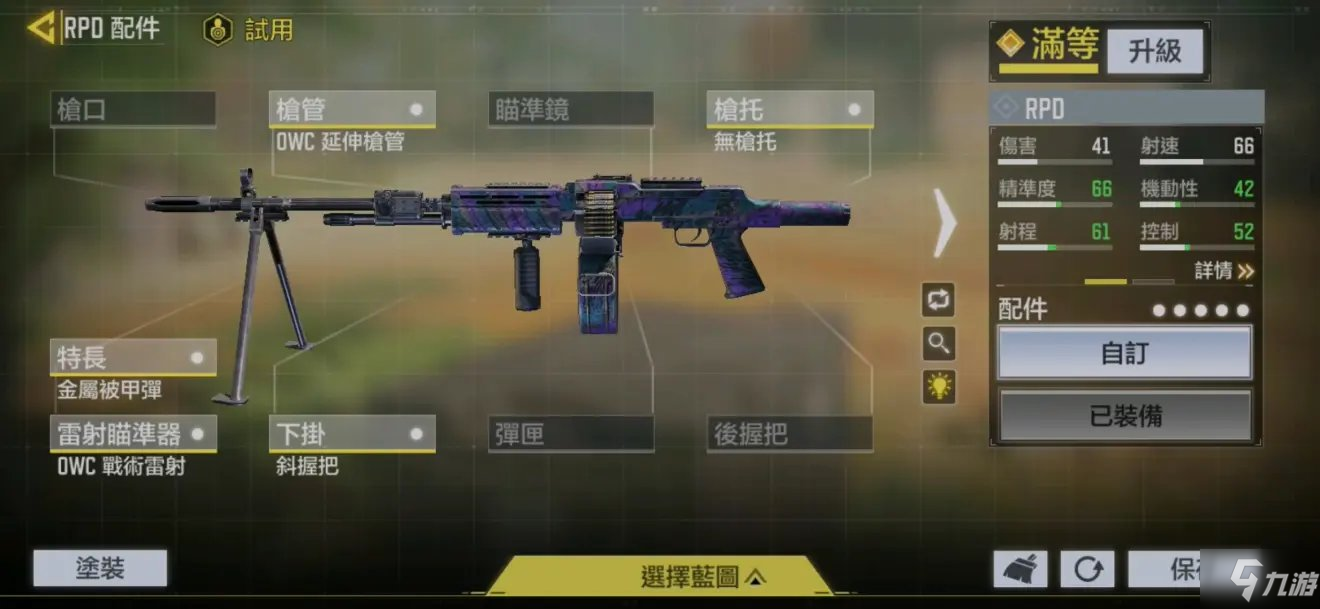The image size is (1320, 609).
Task: Click the magnifying glass inspect icon
Action: point(938,343)
